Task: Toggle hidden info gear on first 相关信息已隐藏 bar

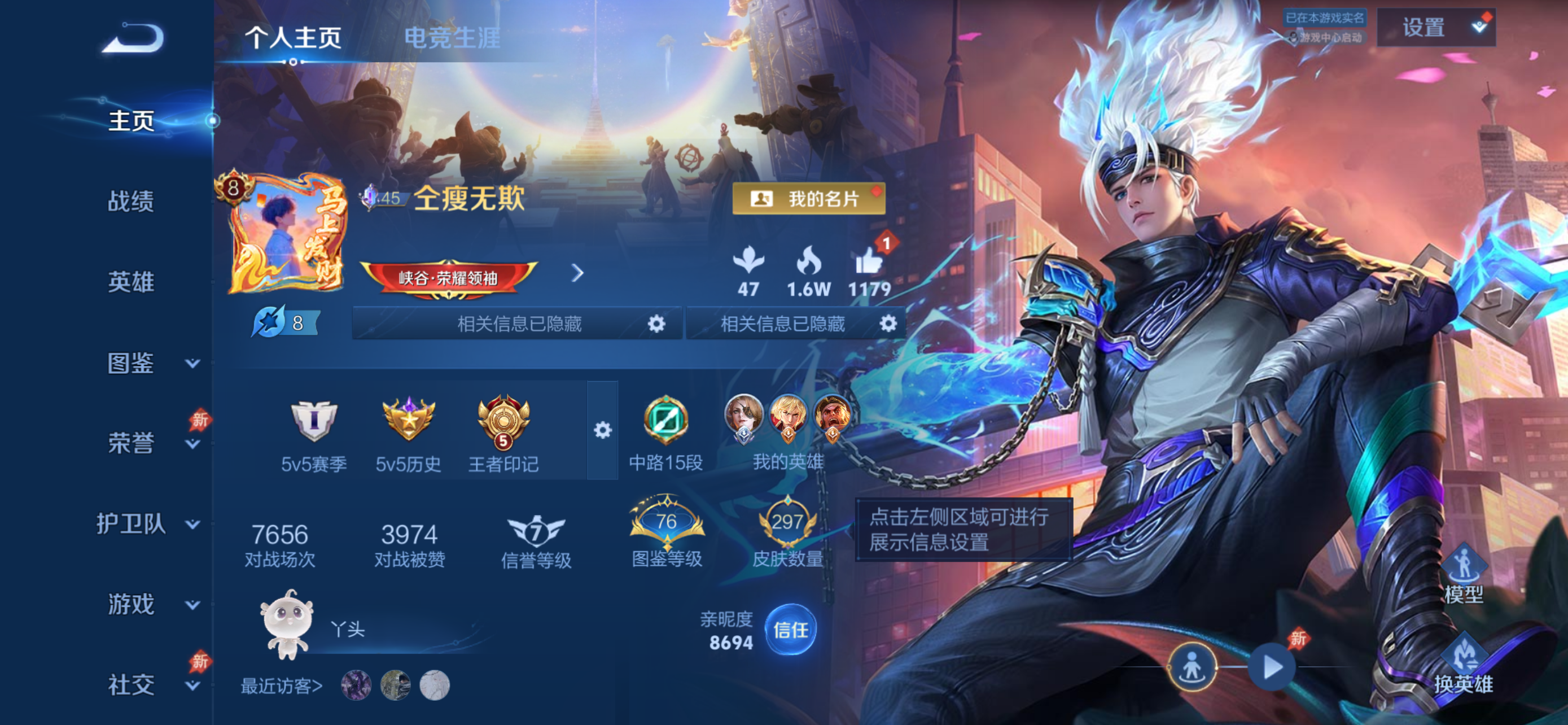Action: click(x=656, y=325)
